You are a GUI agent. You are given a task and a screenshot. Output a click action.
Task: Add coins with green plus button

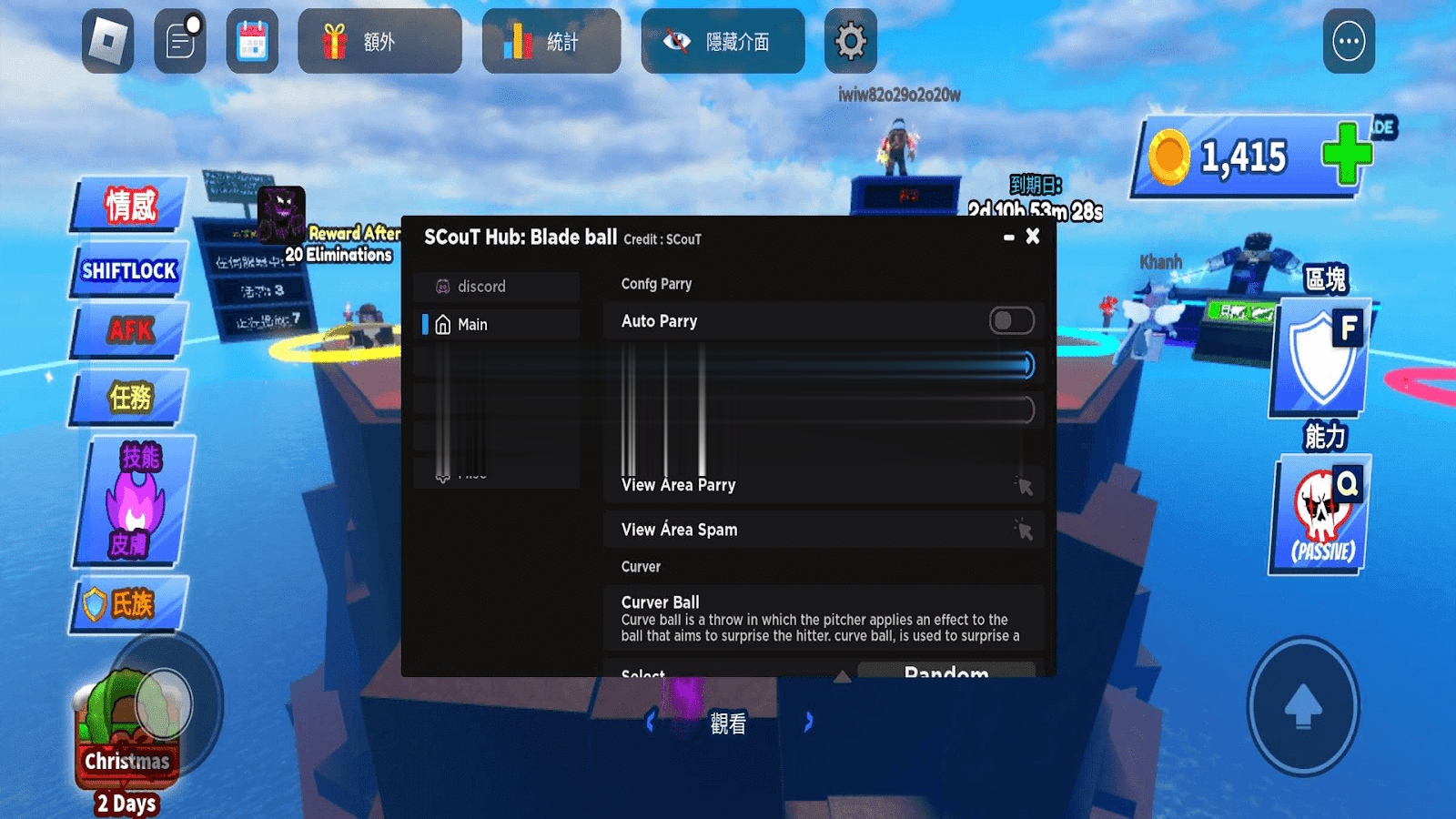coord(1347,153)
